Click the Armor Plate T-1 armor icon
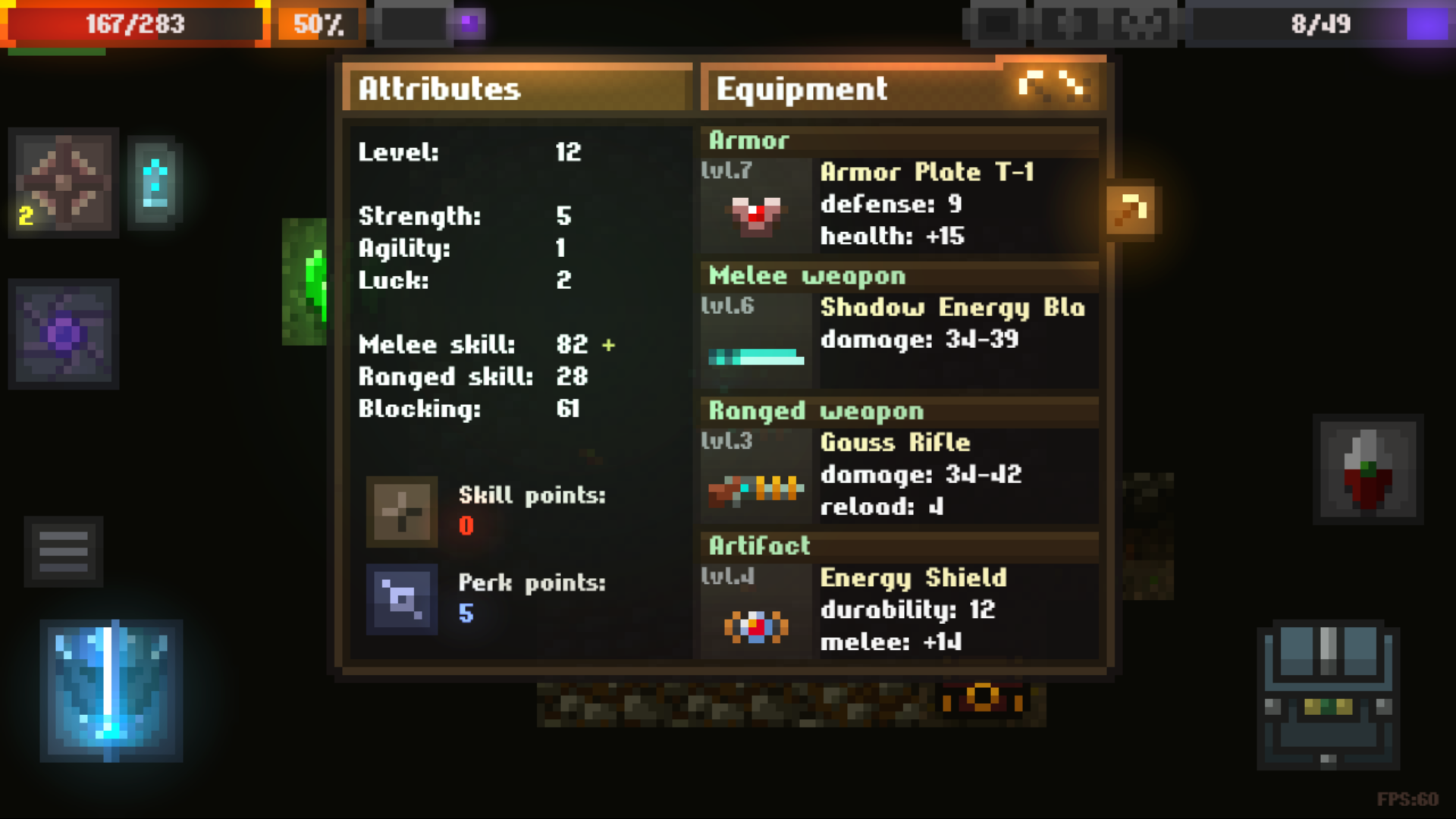The height and width of the screenshot is (819, 1456). click(755, 212)
